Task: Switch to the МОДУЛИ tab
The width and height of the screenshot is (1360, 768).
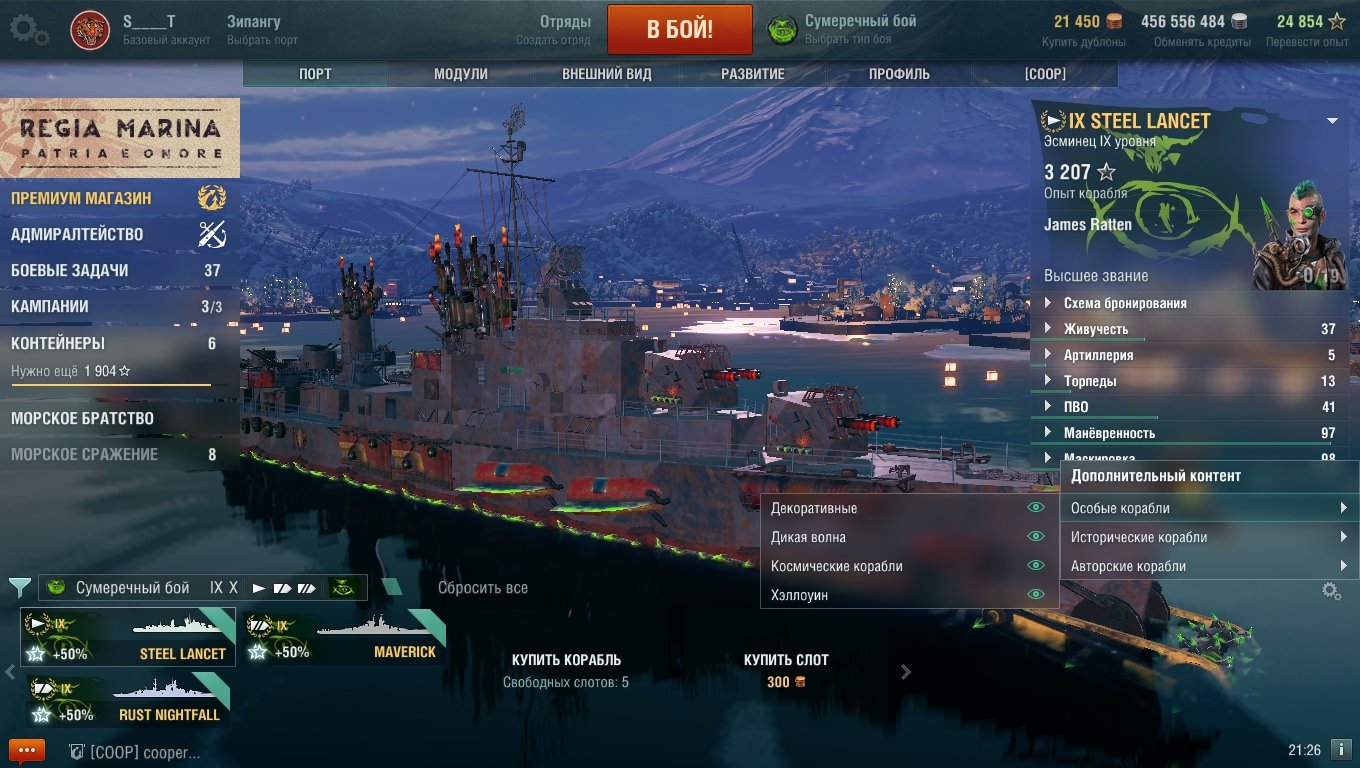Action: (461, 74)
